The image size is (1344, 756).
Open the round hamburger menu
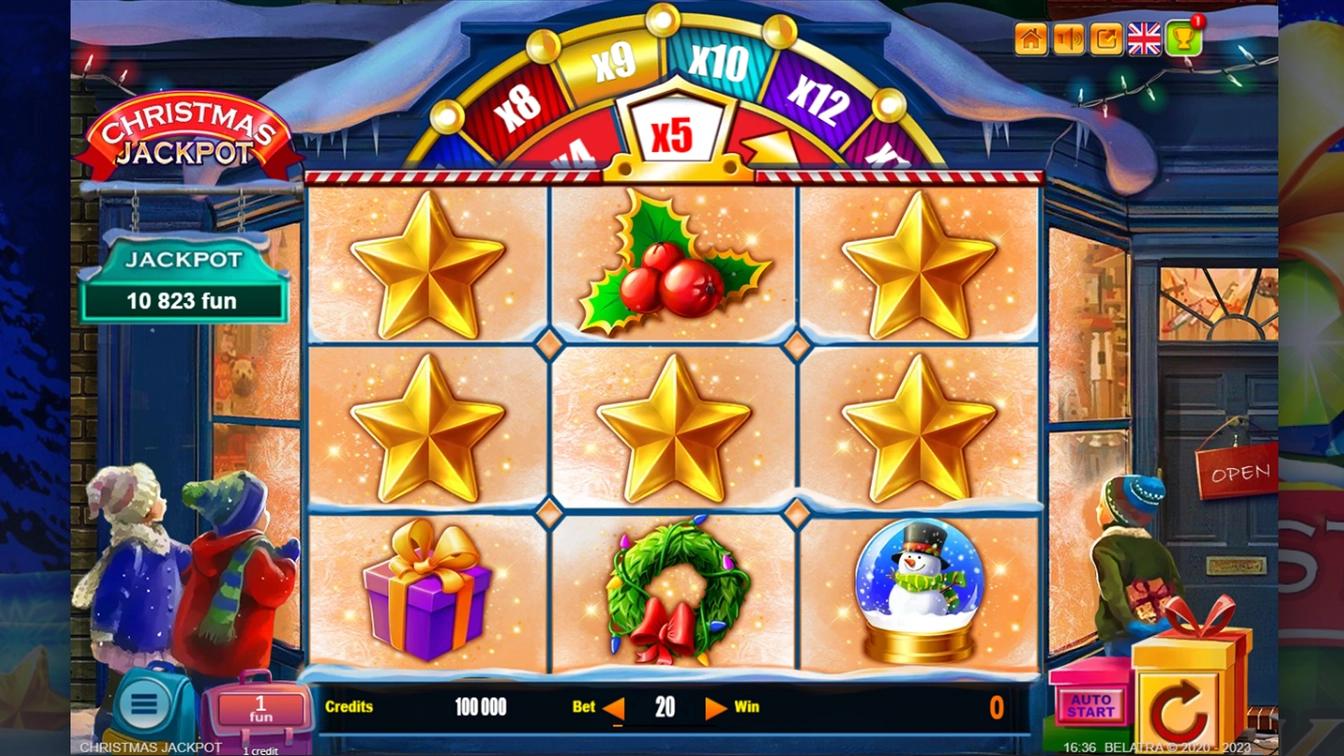tap(144, 703)
